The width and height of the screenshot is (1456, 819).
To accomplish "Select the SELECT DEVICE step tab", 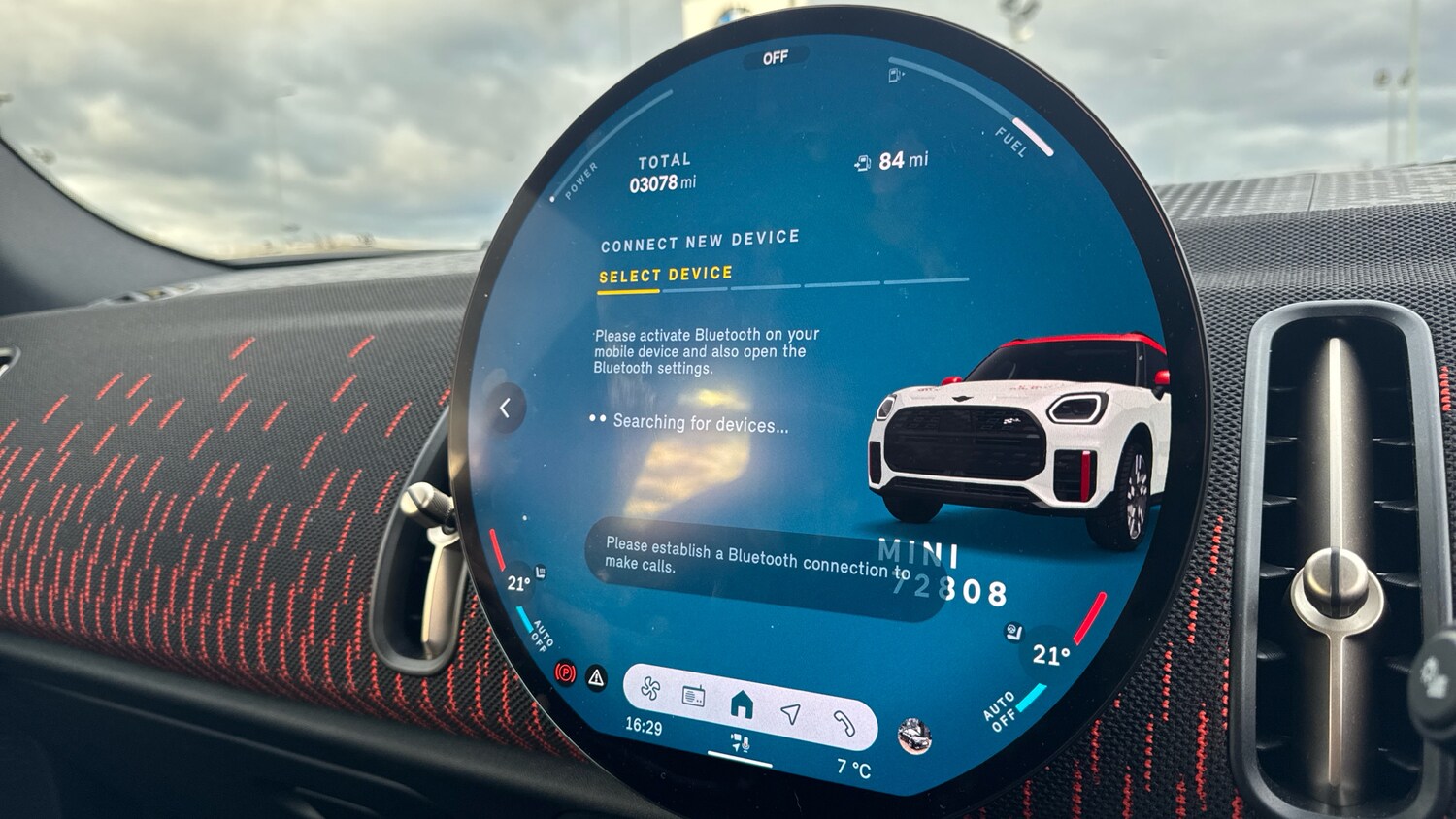I will click(x=665, y=276).
